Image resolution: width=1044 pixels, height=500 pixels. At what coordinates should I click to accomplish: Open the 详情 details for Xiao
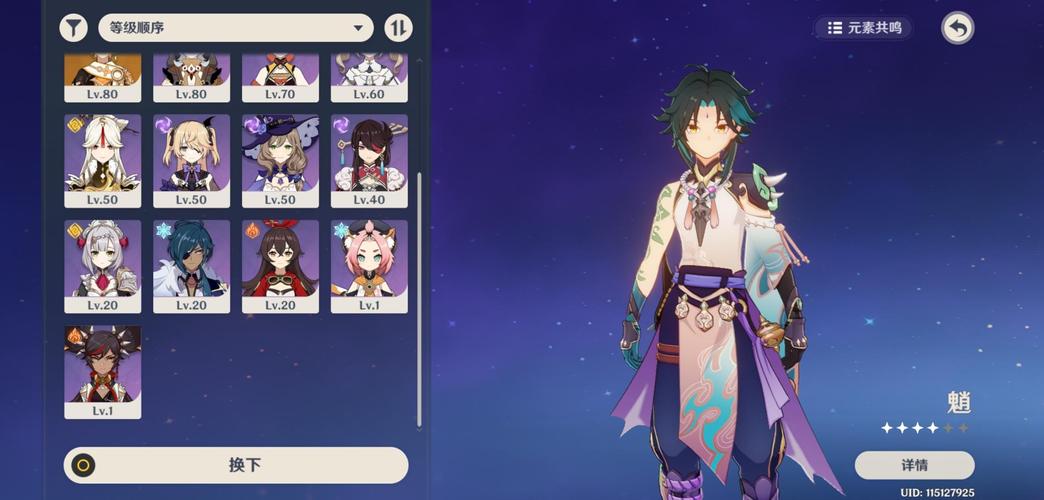pyautogui.click(x=914, y=465)
